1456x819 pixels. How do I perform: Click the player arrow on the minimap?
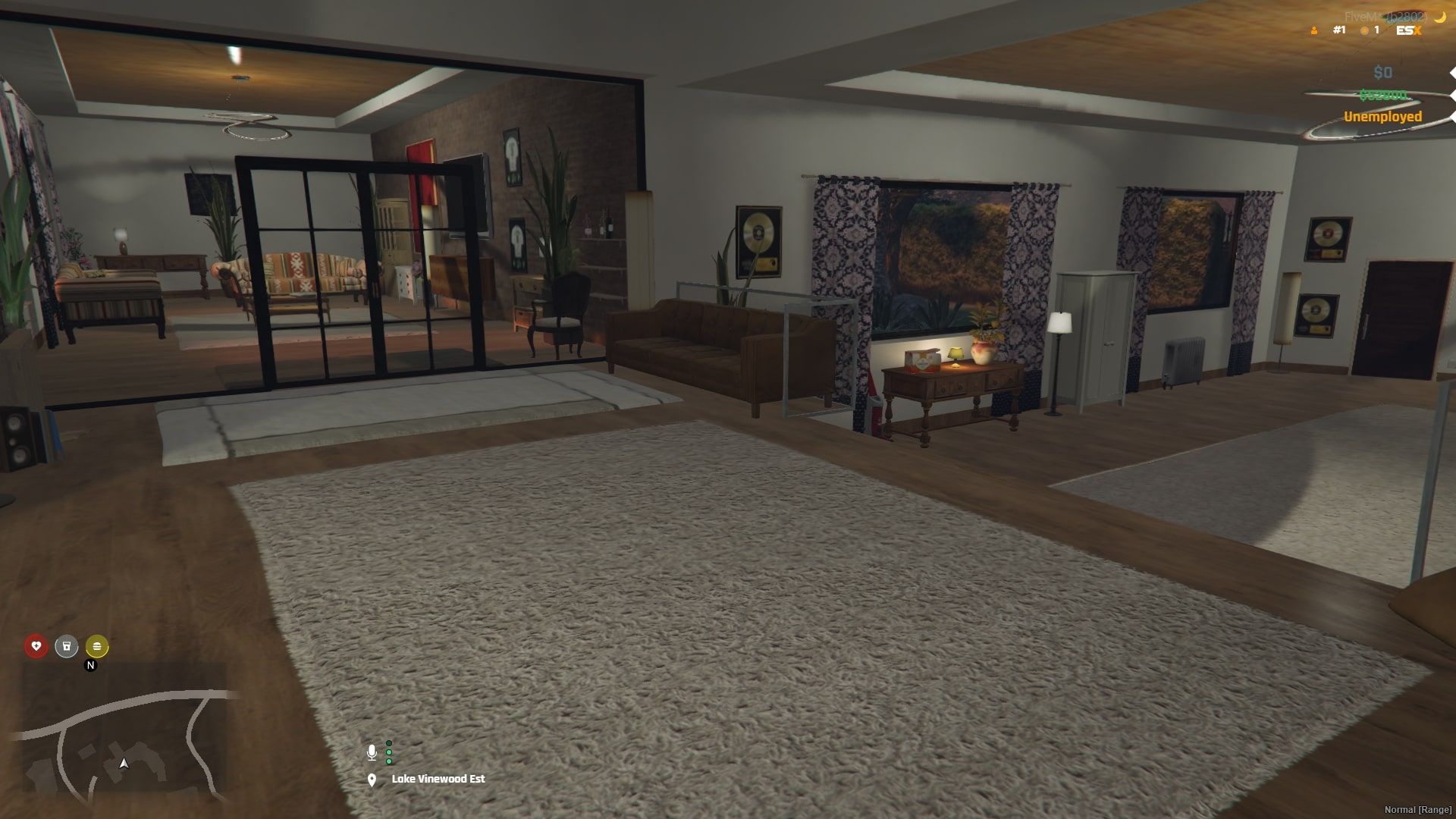tap(123, 763)
